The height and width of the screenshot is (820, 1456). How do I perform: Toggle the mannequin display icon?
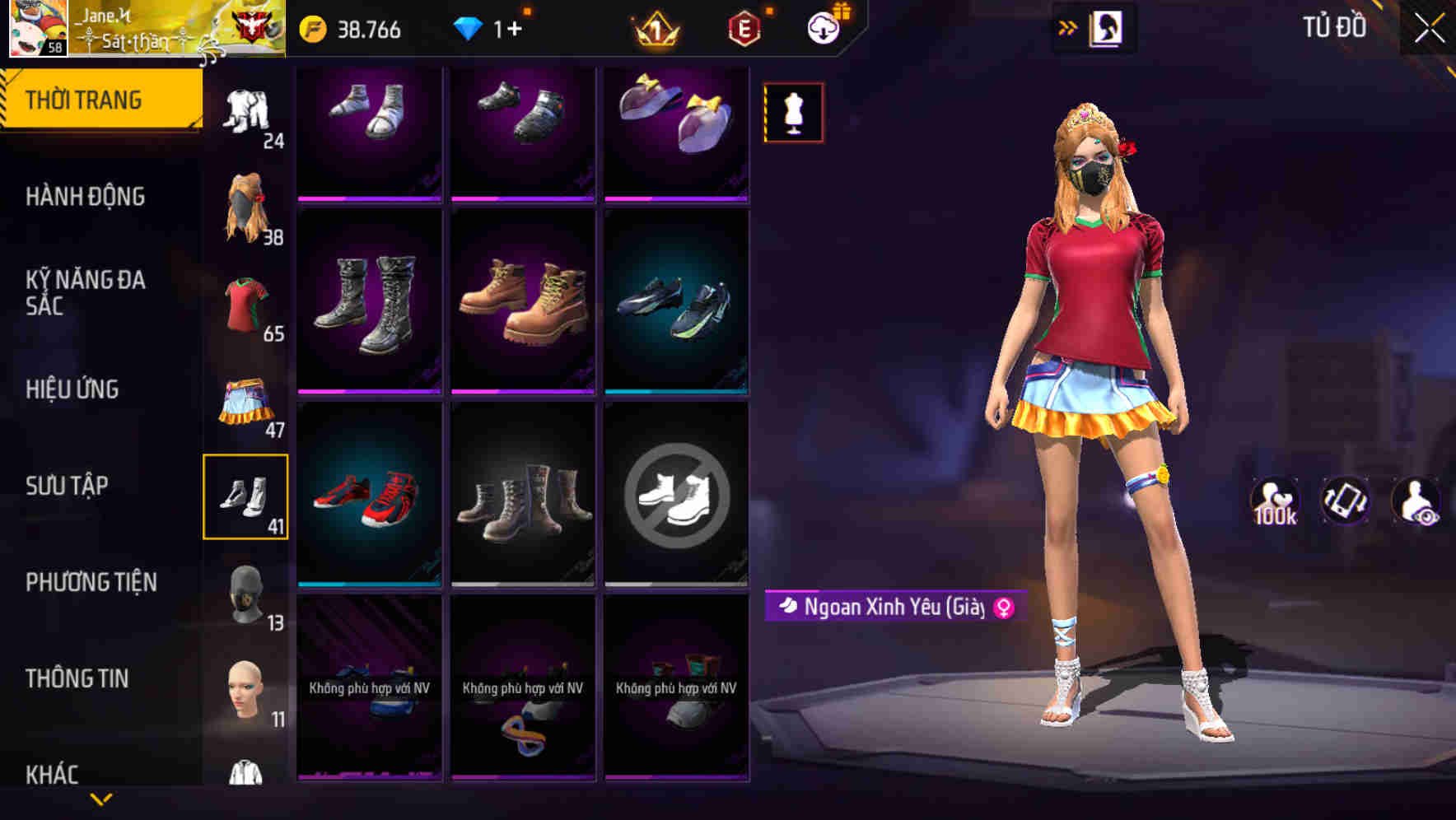[x=791, y=113]
